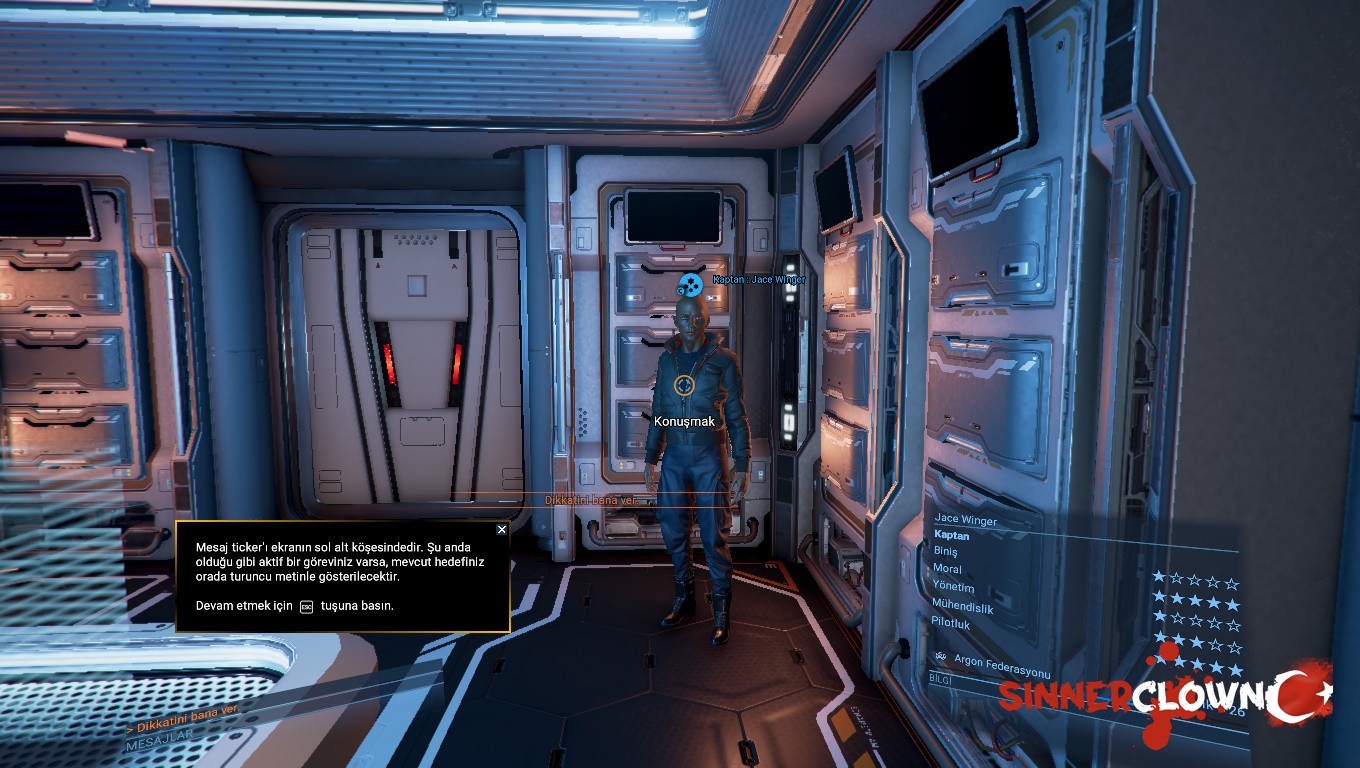The image size is (1360, 768).
Task: Click the mission-giver icon above the captain's head
Action: point(691,286)
